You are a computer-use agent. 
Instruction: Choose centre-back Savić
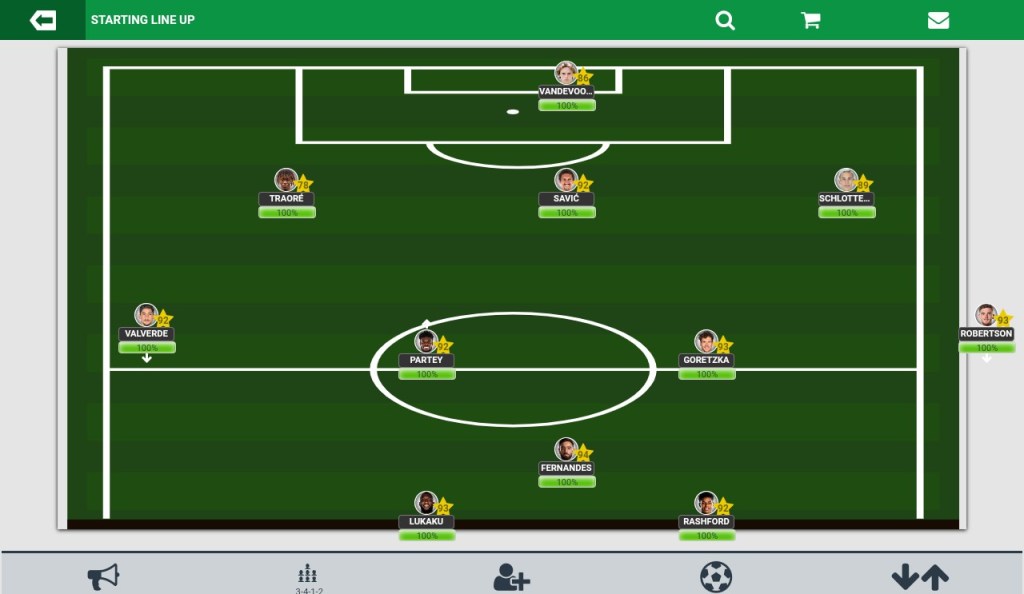[x=567, y=182]
